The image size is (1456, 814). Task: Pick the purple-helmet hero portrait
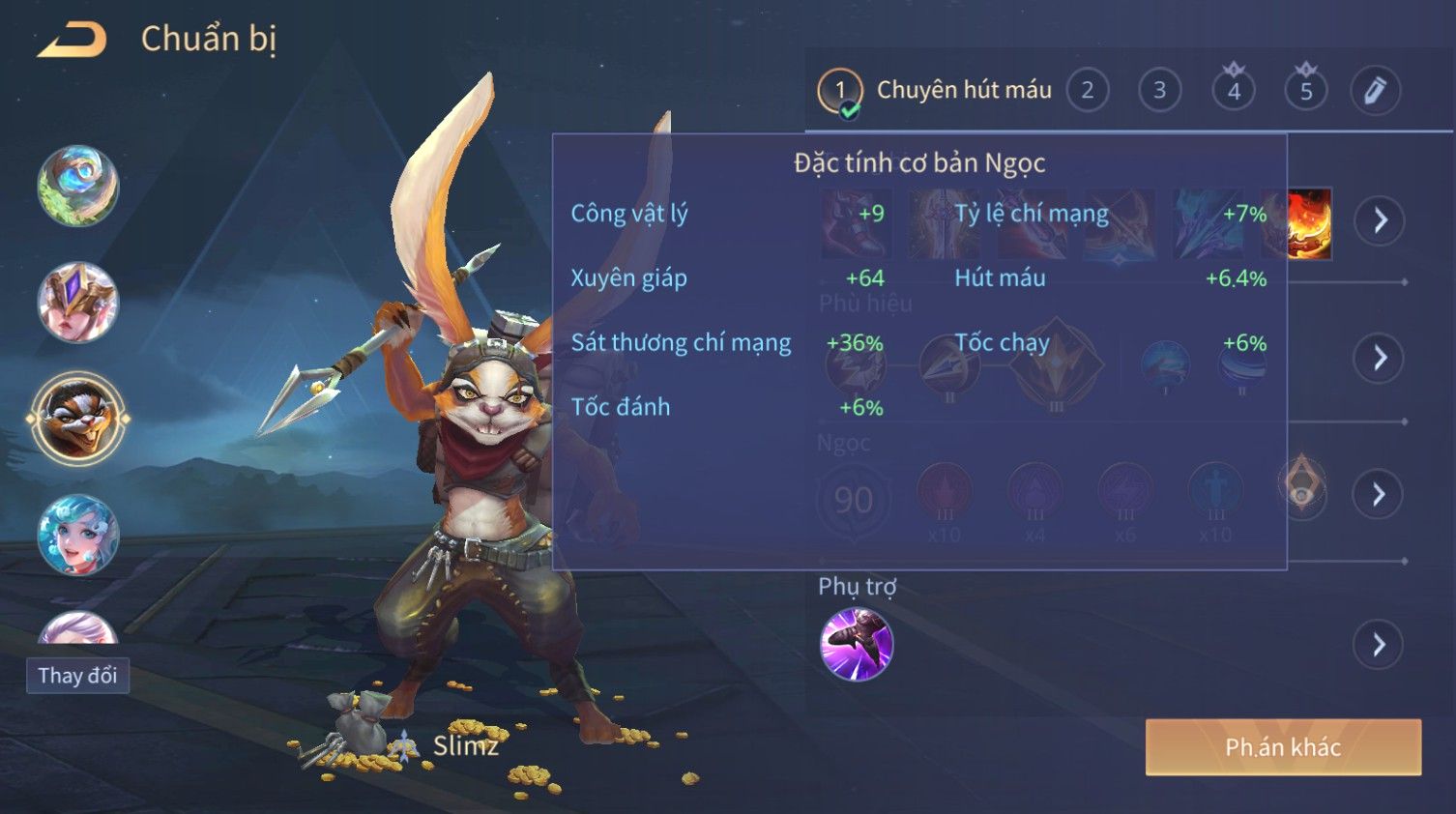pos(78,303)
